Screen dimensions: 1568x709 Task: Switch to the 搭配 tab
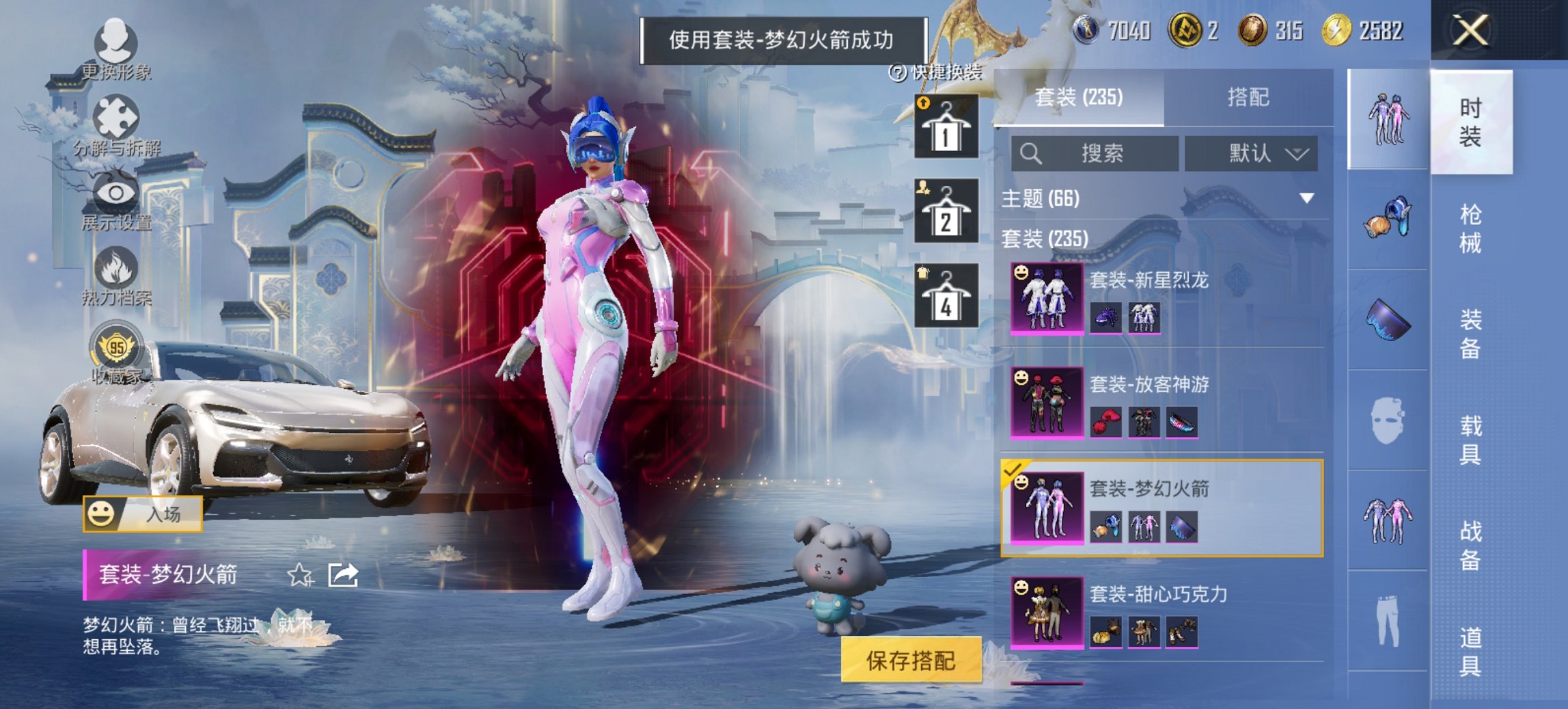click(1248, 98)
